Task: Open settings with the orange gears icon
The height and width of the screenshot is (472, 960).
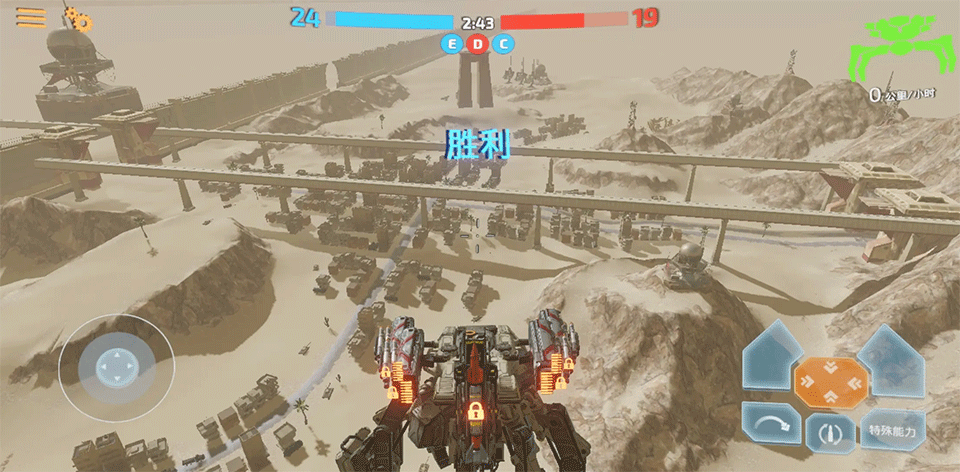Action: (x=79, y=18)
